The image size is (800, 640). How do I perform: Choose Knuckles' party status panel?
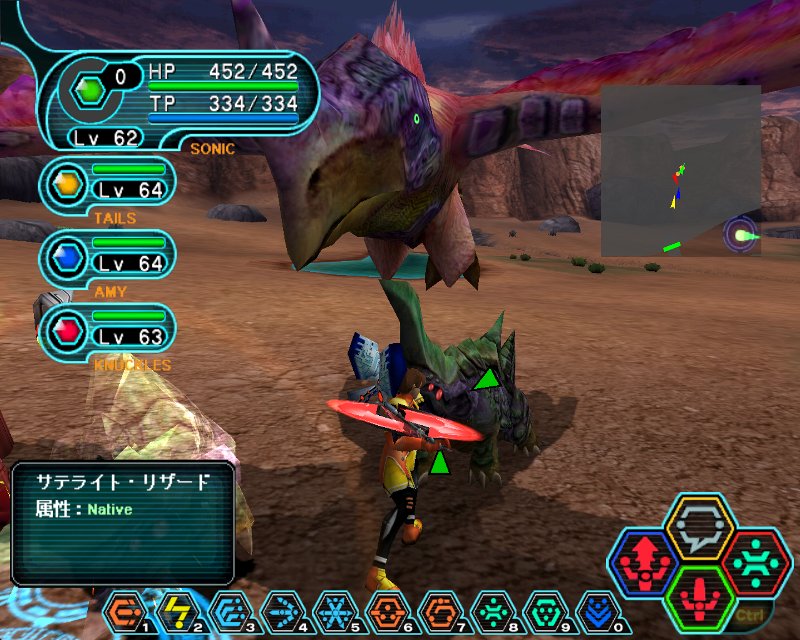[x=108, y=331]
